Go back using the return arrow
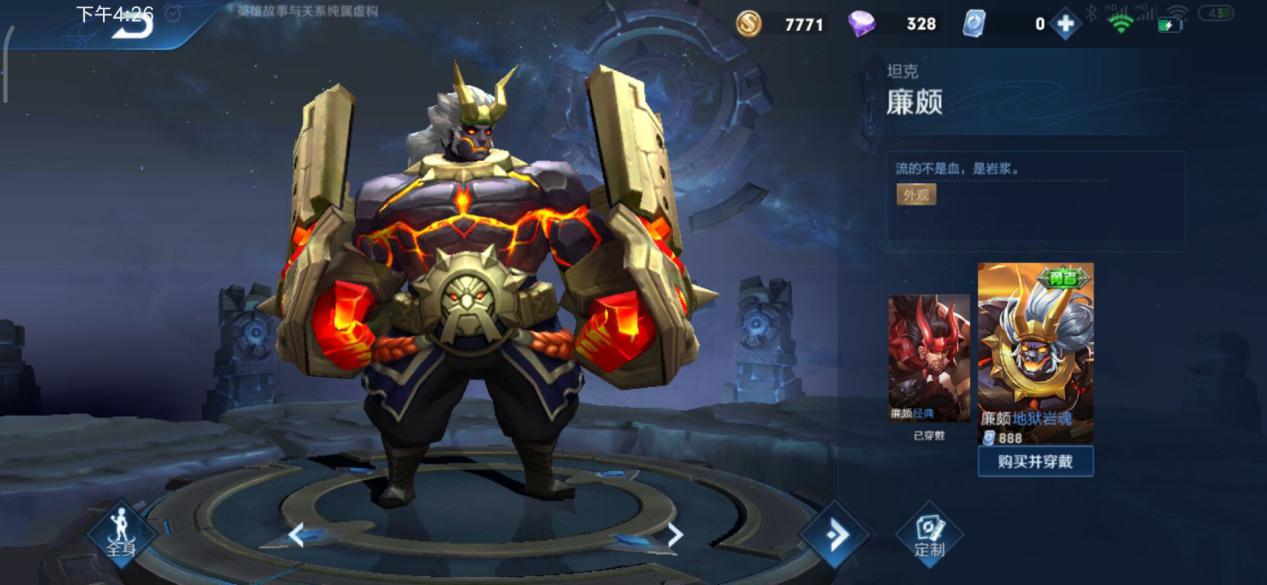1267x585 pixels. click(133, 26)
